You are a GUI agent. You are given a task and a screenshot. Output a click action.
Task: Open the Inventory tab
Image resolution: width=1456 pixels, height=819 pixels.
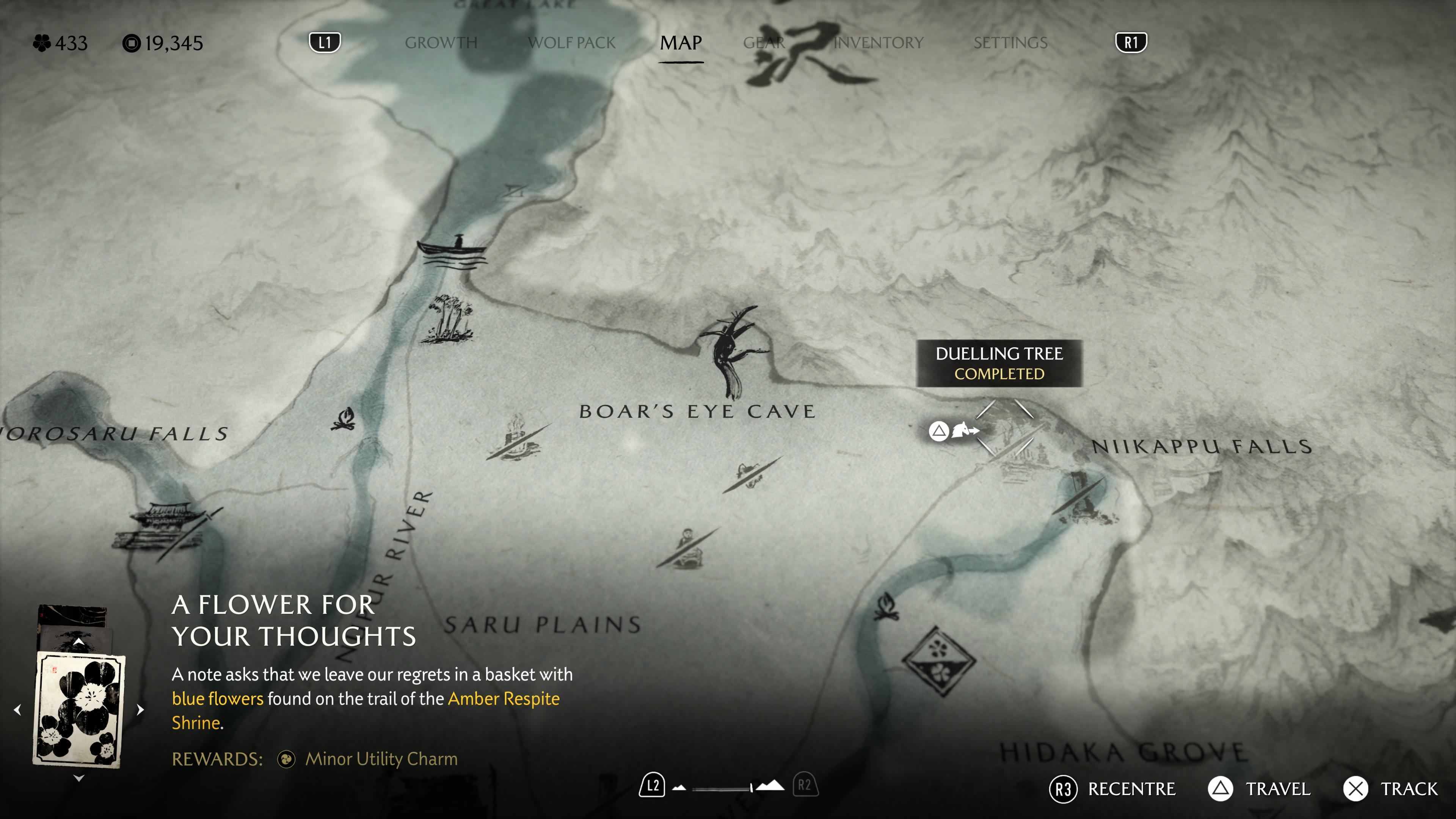click(x=879, y=43)
